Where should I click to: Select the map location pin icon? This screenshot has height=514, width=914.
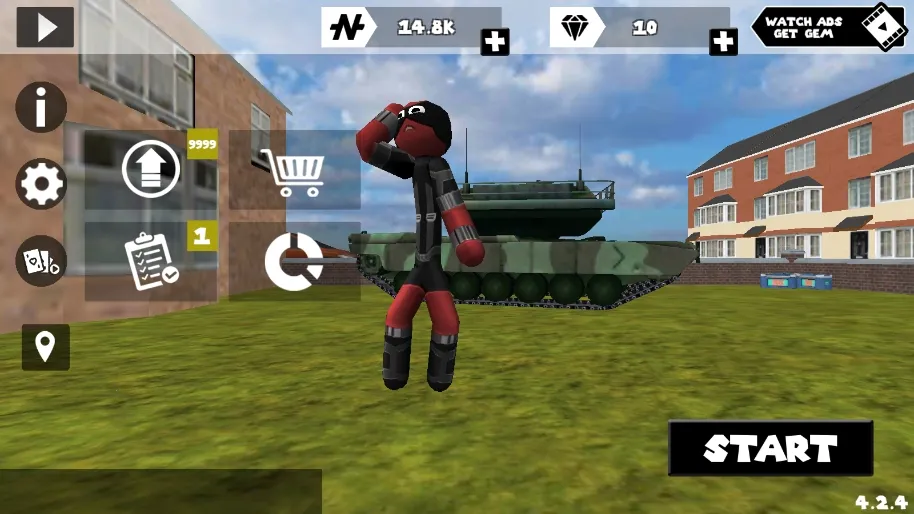pyautogui.click(x=46, y=347)
